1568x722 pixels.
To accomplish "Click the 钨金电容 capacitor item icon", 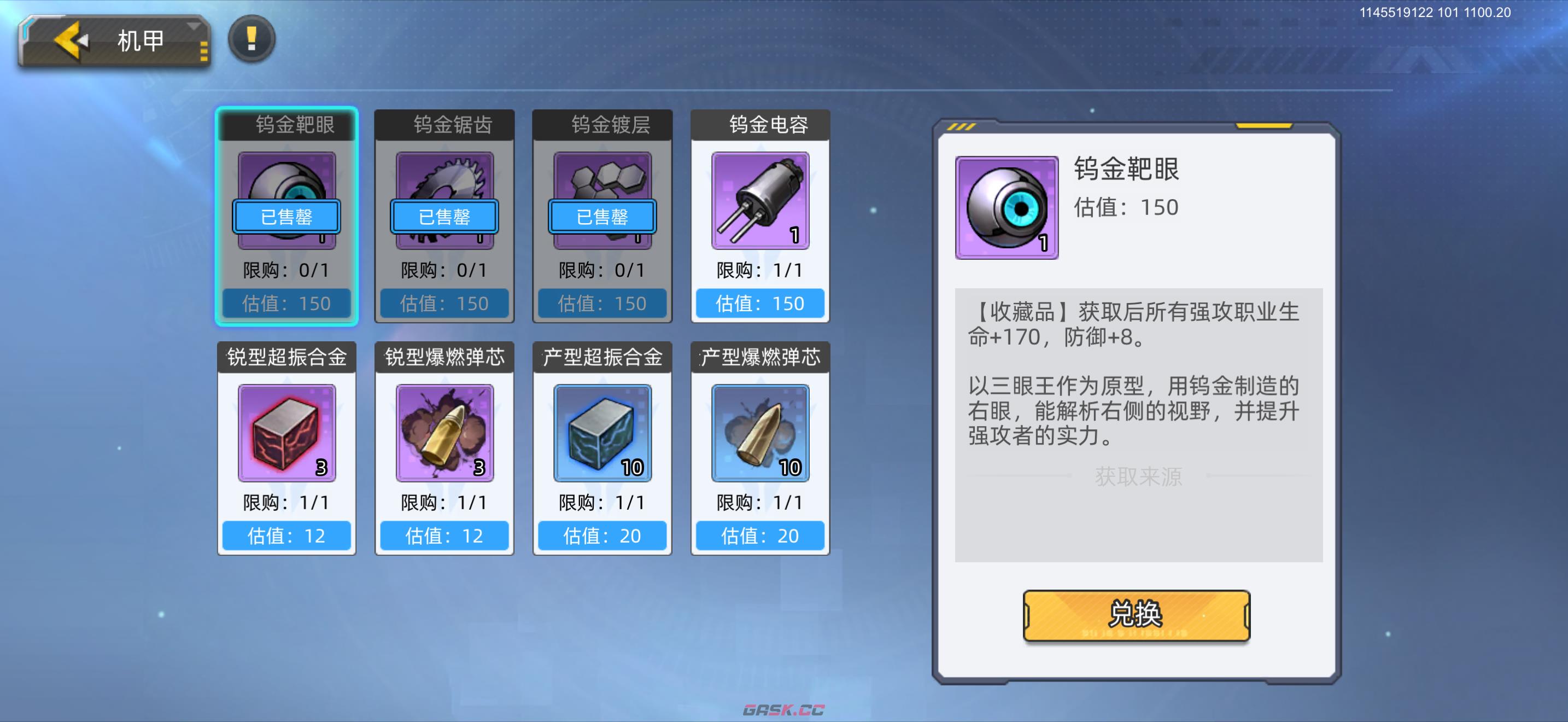I will 759,201.
